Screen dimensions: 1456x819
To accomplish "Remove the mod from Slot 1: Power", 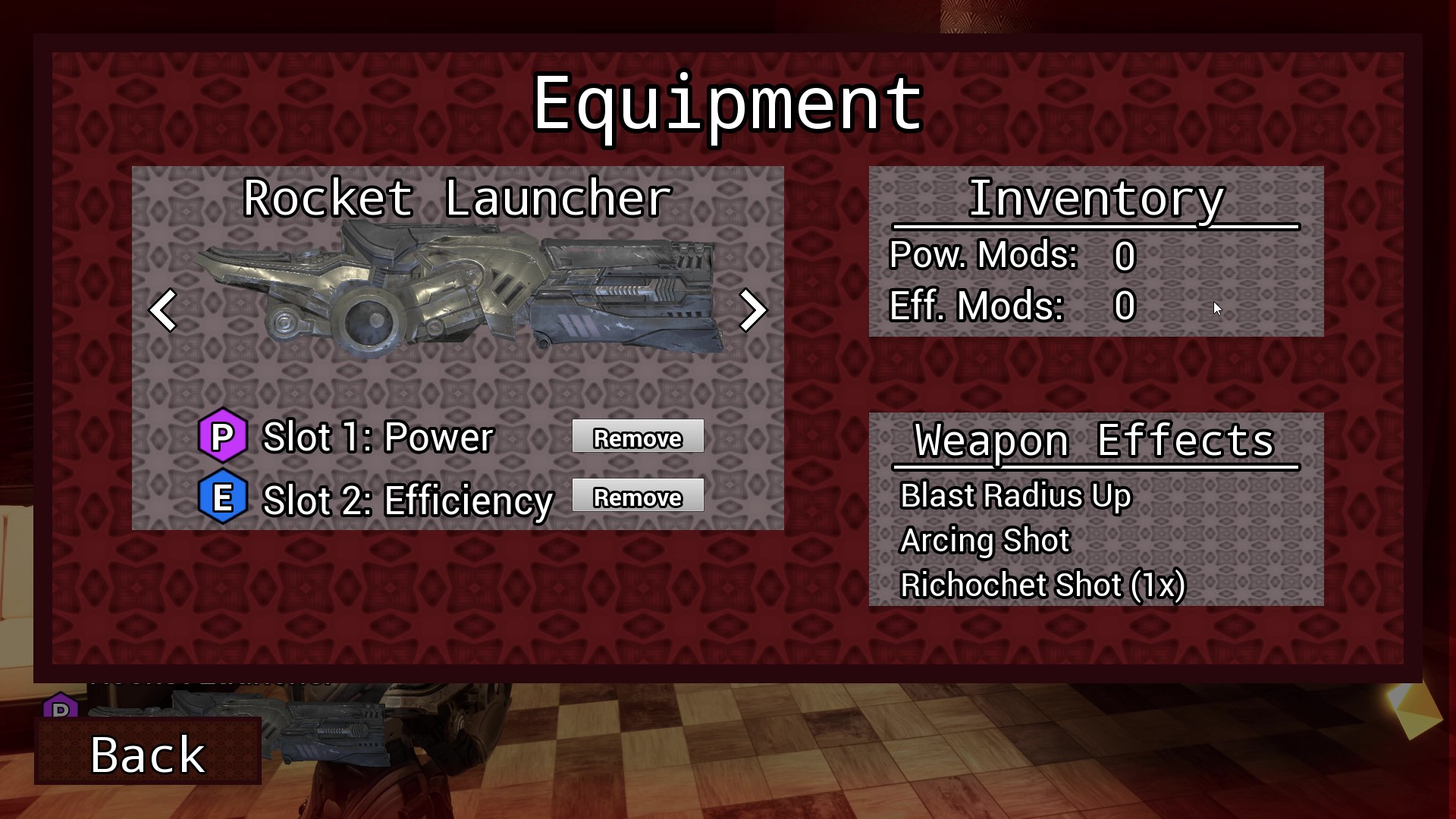I will [638, 437].
